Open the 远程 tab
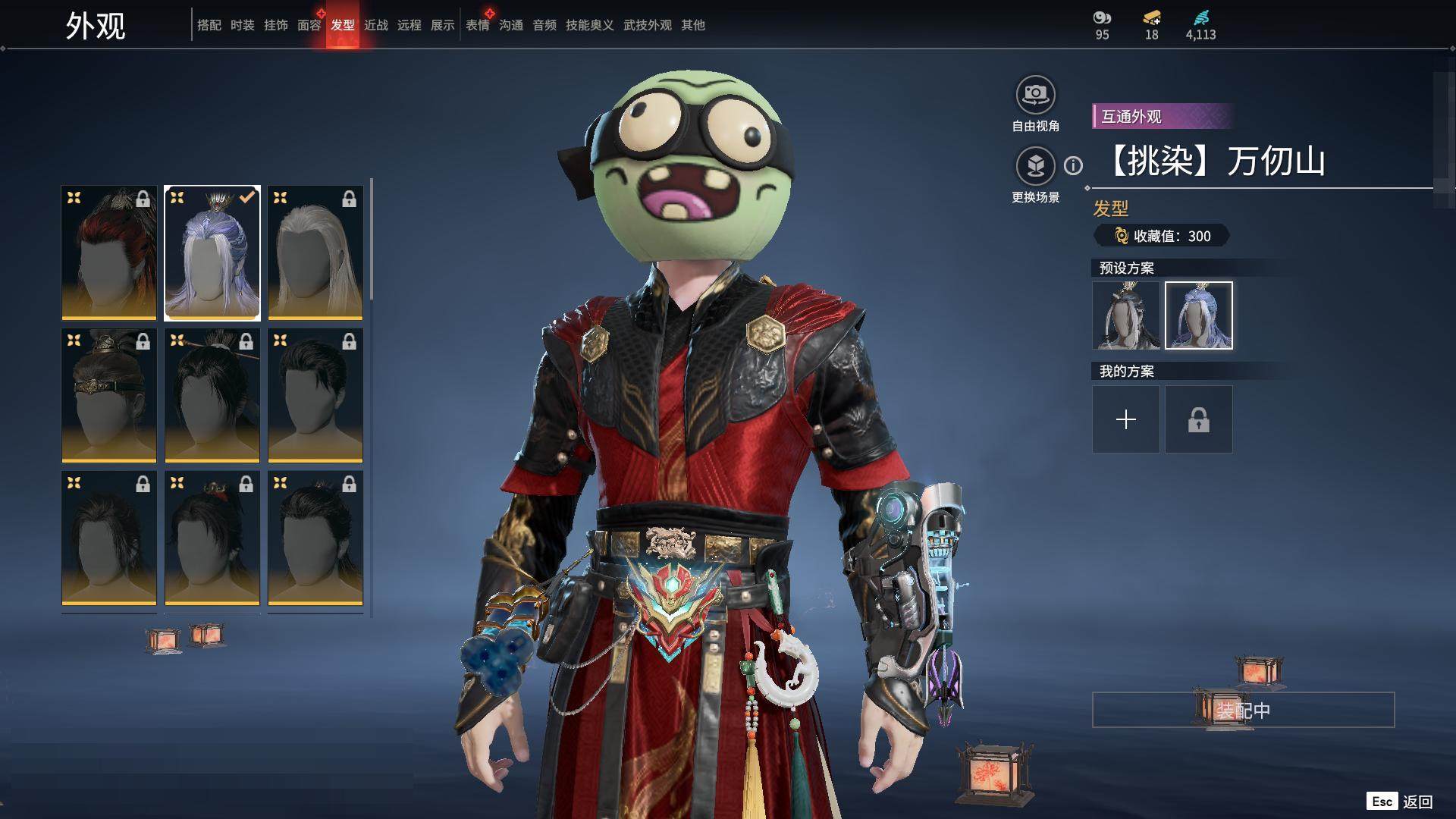Image resolution: width=1456 pixels, height=819 pixels. [x=409, y=25]
